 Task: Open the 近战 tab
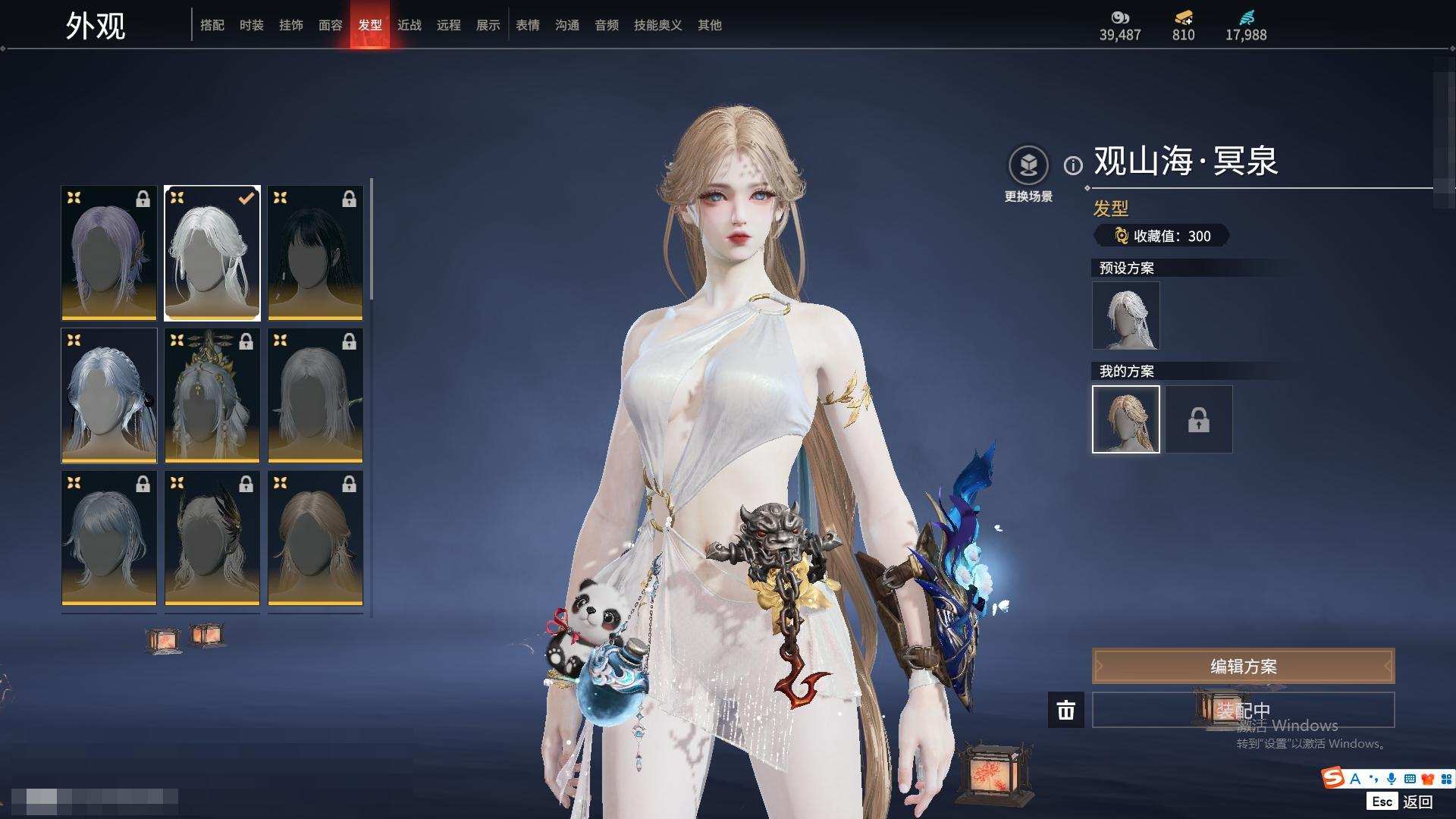(409, 25)
